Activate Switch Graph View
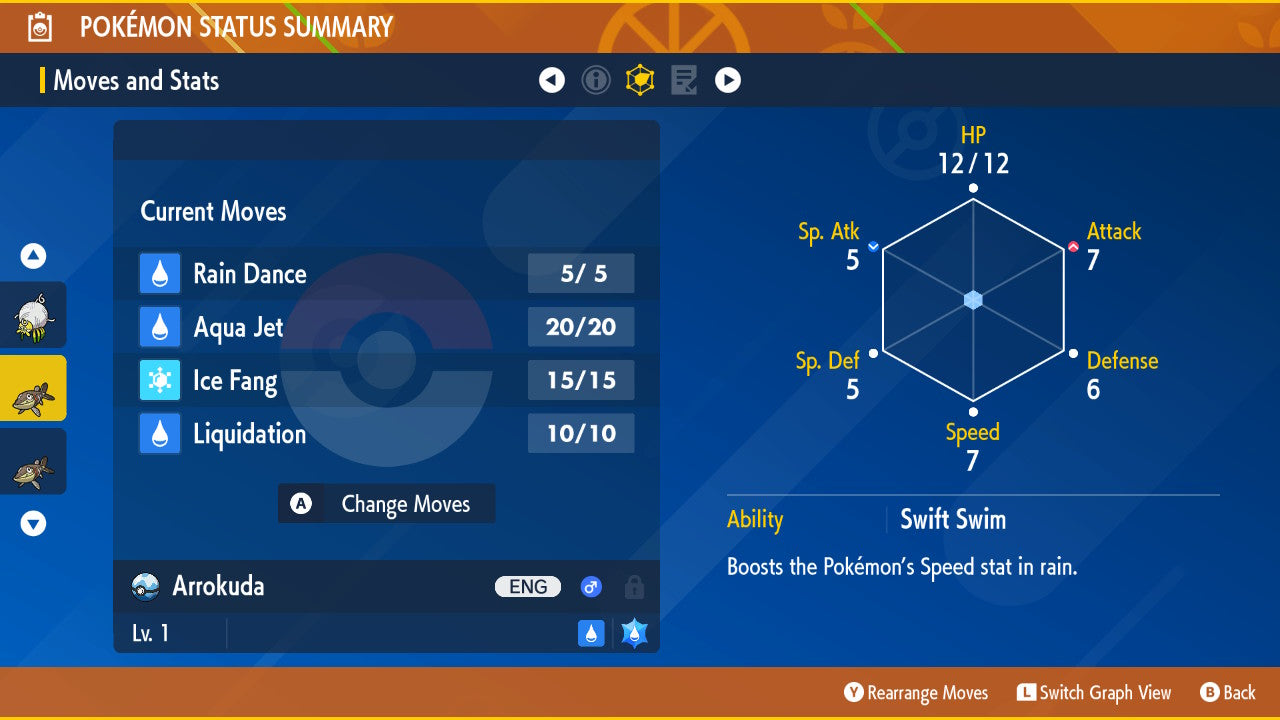 (x=1094, y=693)
